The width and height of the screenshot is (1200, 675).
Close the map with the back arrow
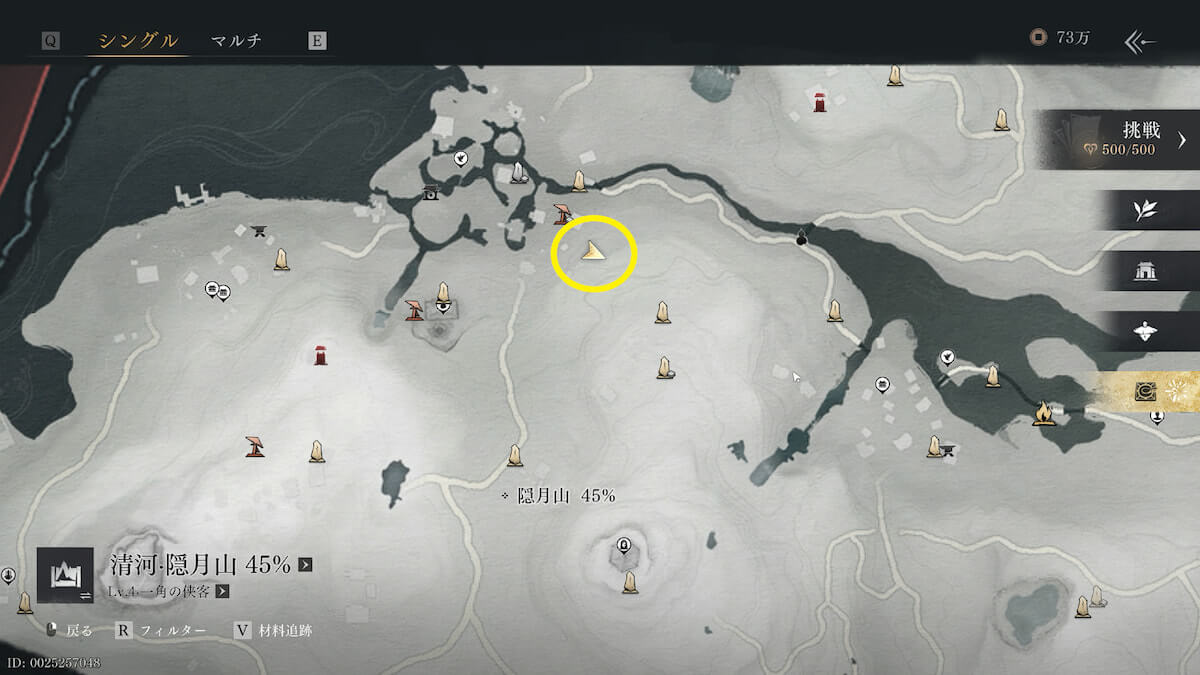point(1140,41)
